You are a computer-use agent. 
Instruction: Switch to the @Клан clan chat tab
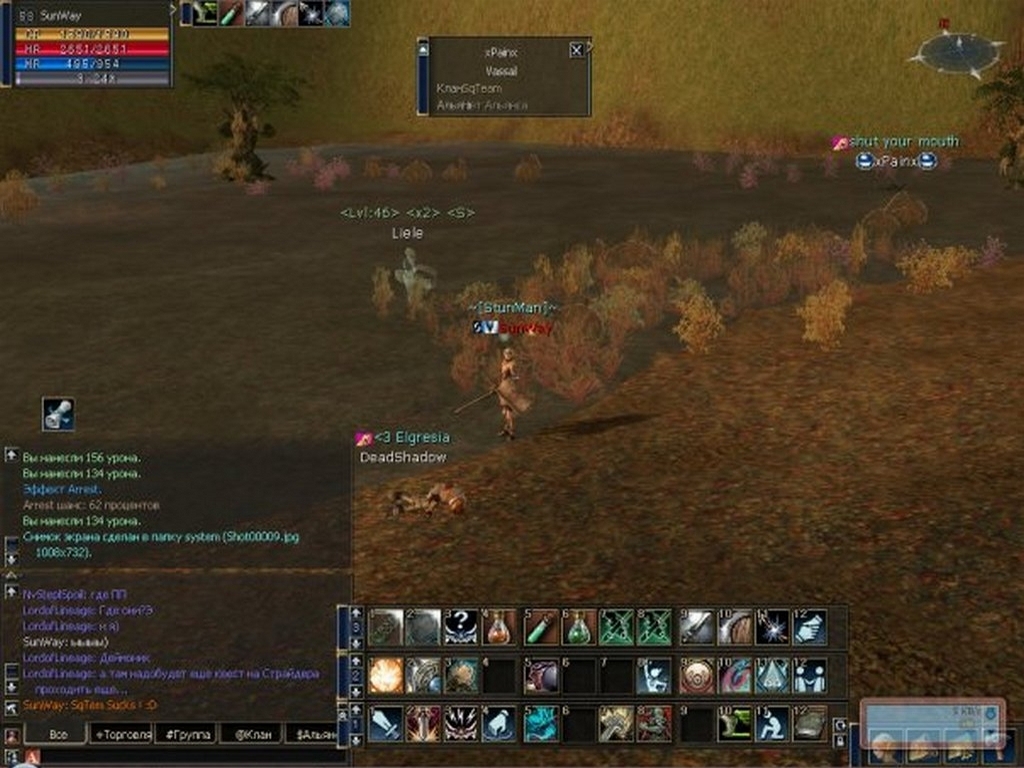[x=250, y=735]
